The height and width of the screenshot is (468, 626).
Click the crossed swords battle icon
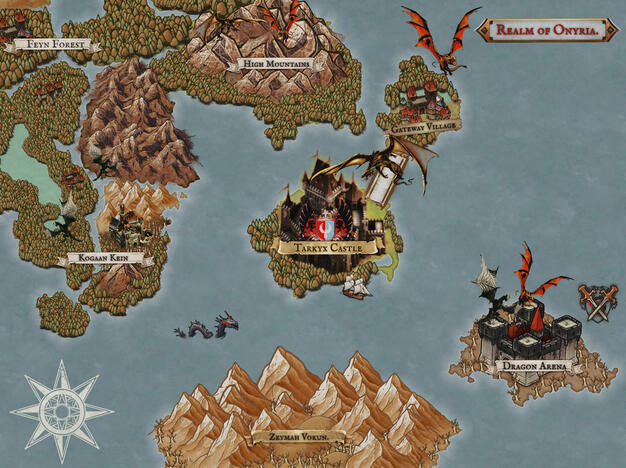click(x=596, y=302)
